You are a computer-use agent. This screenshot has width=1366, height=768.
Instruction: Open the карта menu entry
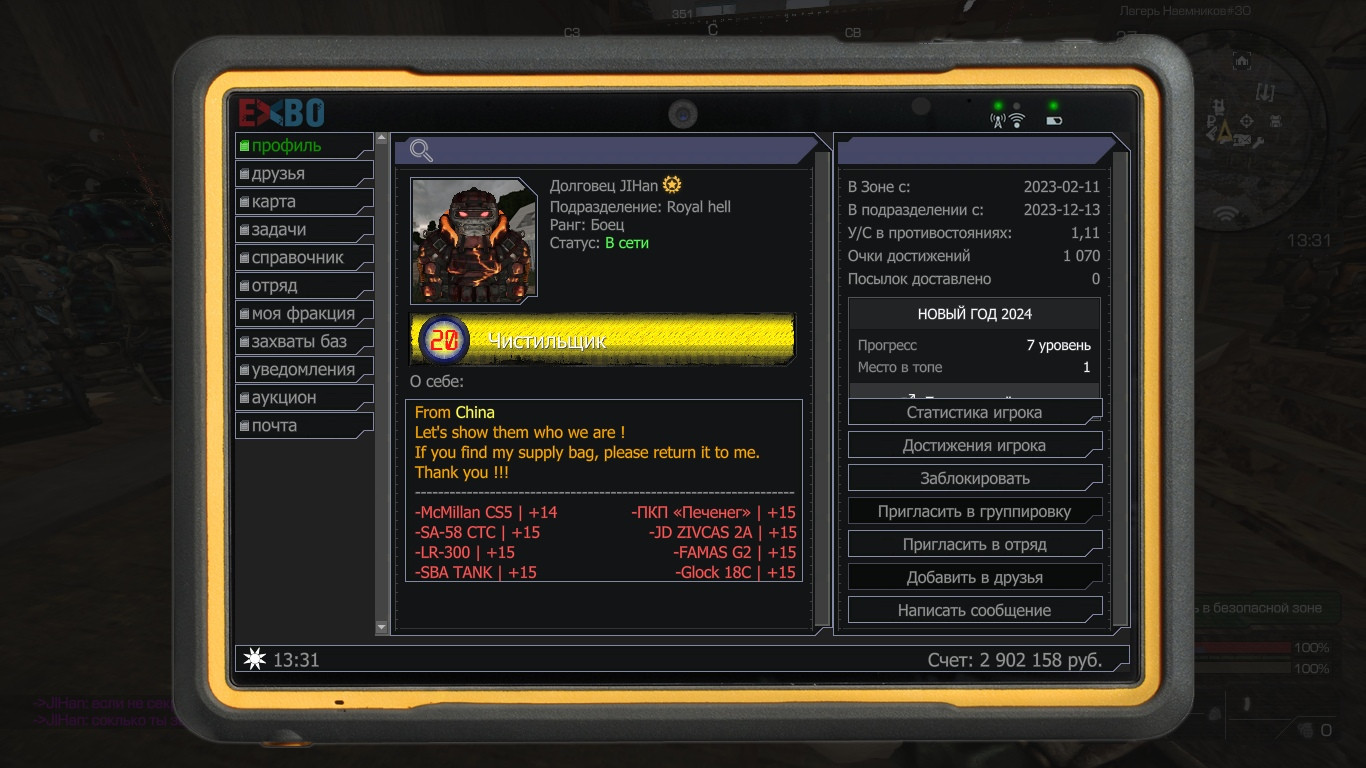[x=303, y=202]
